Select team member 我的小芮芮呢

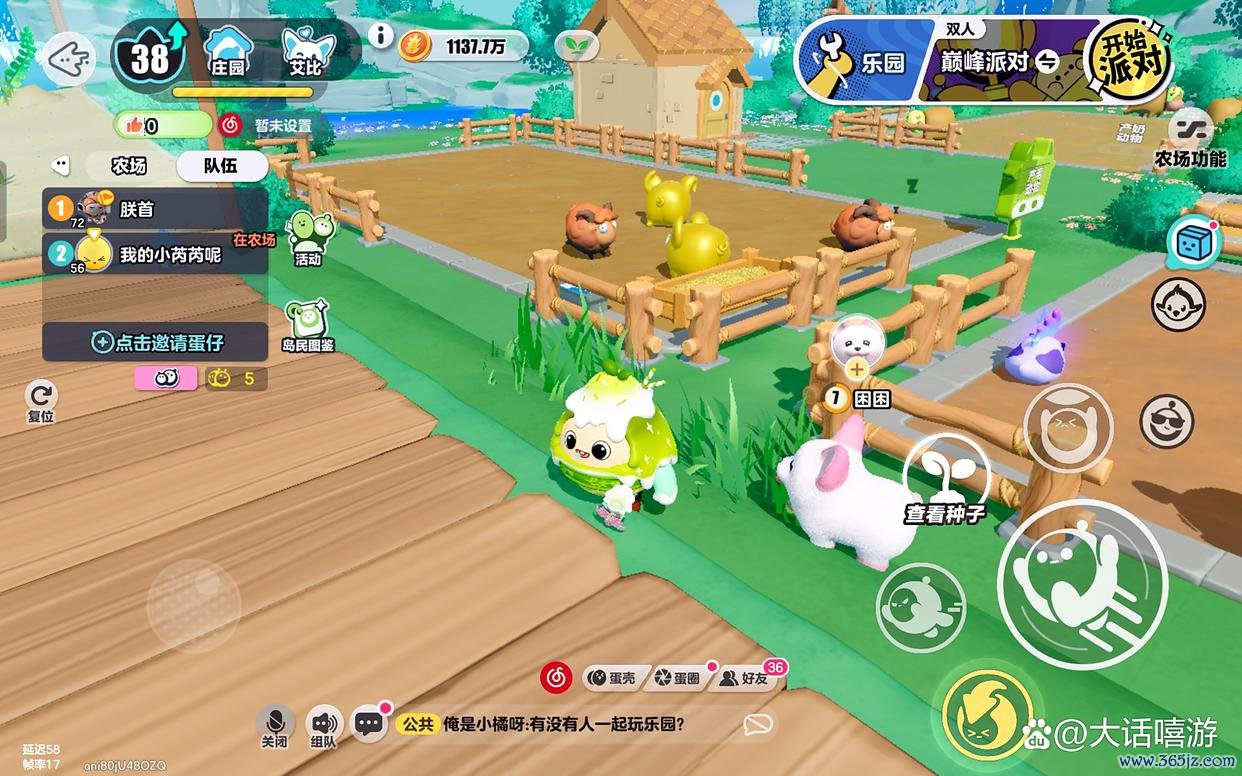[x=155, y=254]
